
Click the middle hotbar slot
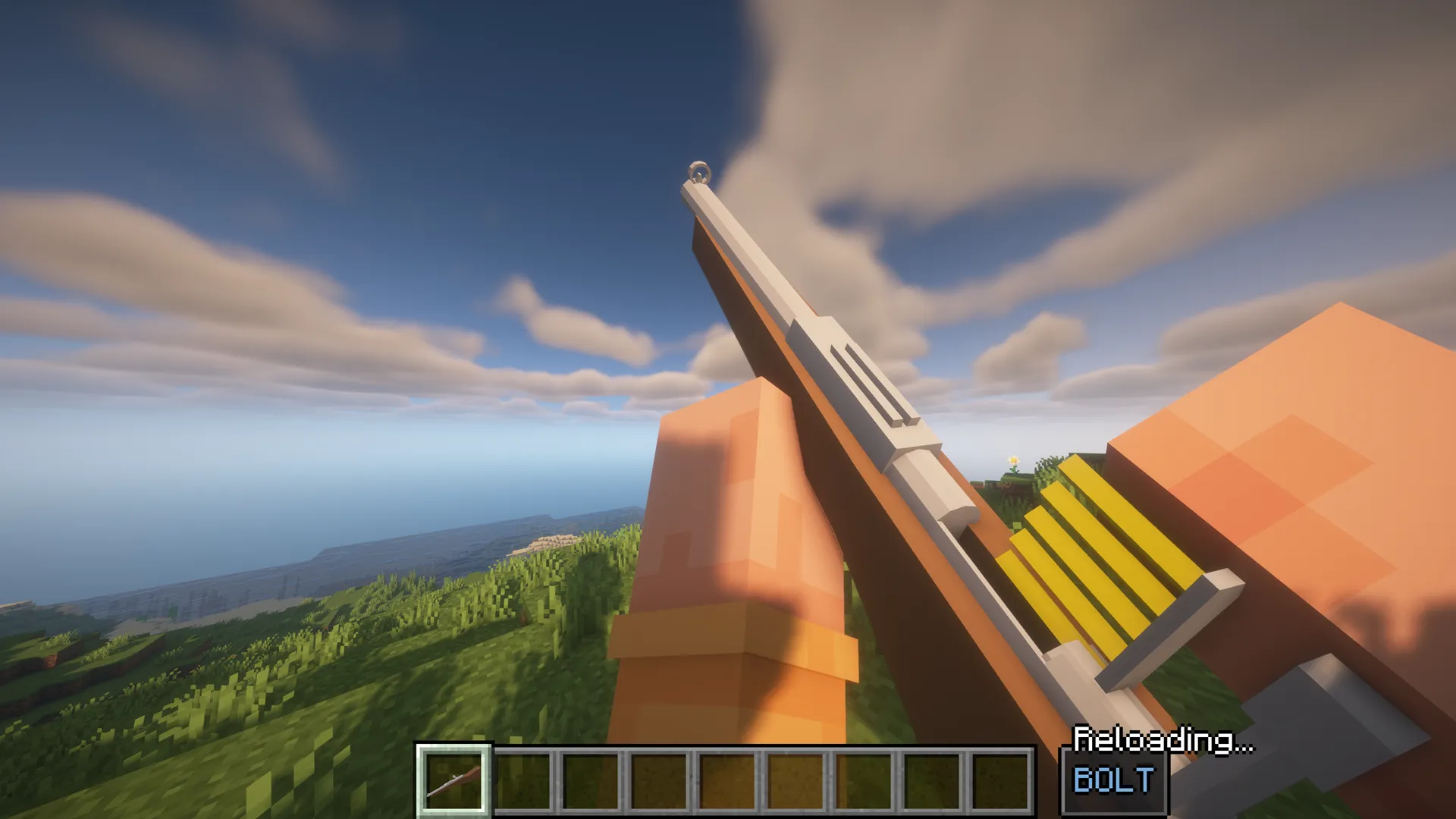coord(728,781)
